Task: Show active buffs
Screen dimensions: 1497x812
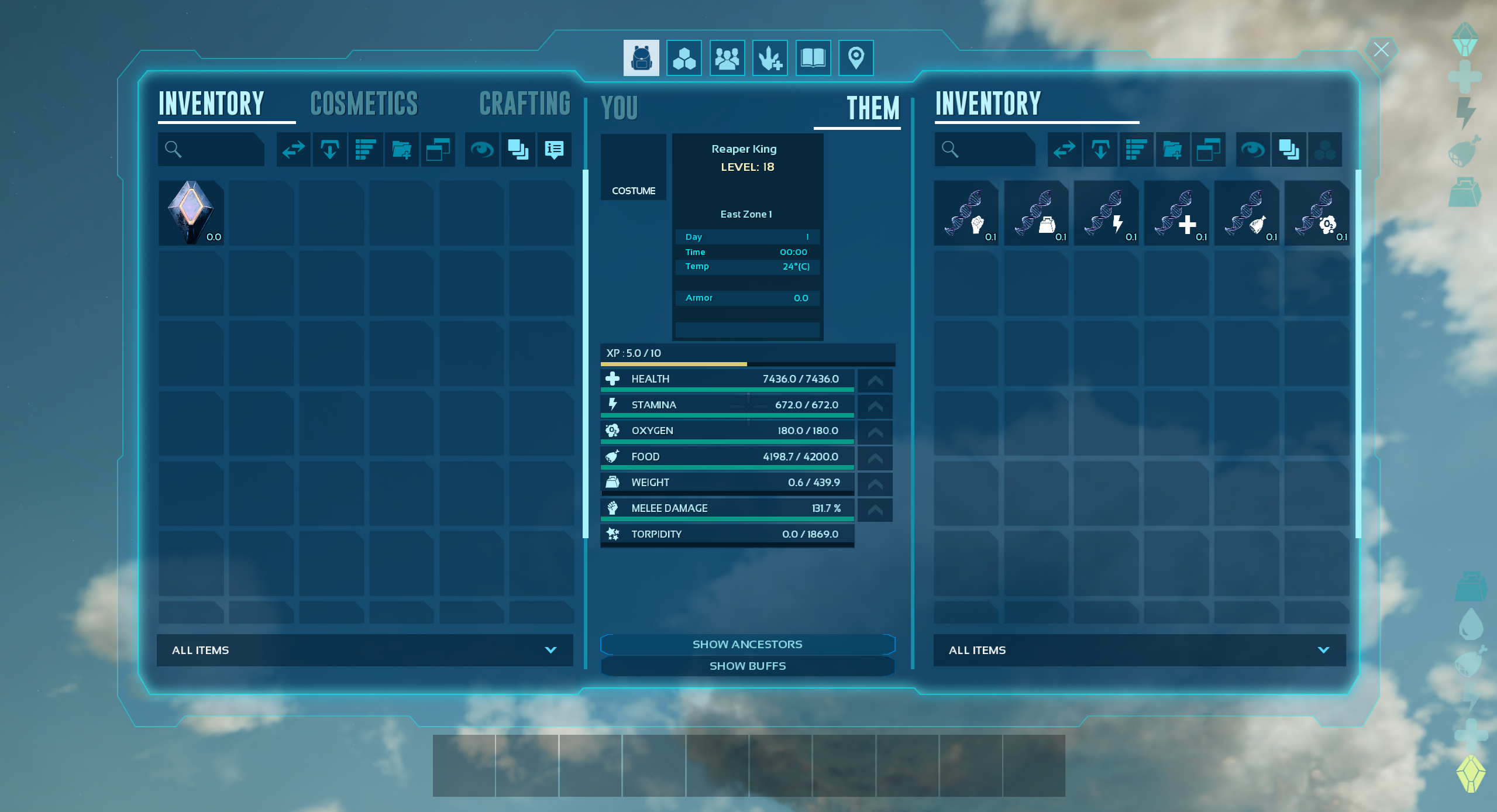Action: pyautogui.click(x=747, y=666)
